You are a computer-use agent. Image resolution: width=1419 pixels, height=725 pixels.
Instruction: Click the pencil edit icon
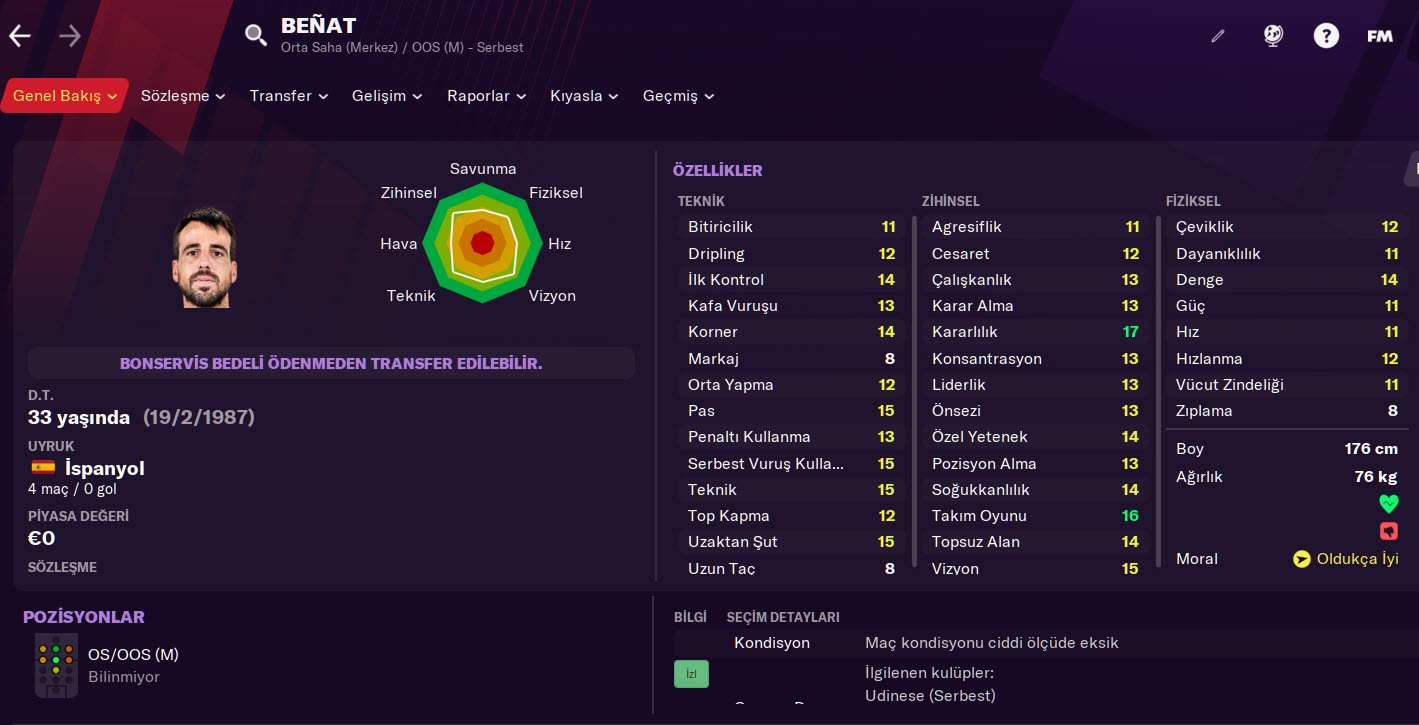point(1217,36)
